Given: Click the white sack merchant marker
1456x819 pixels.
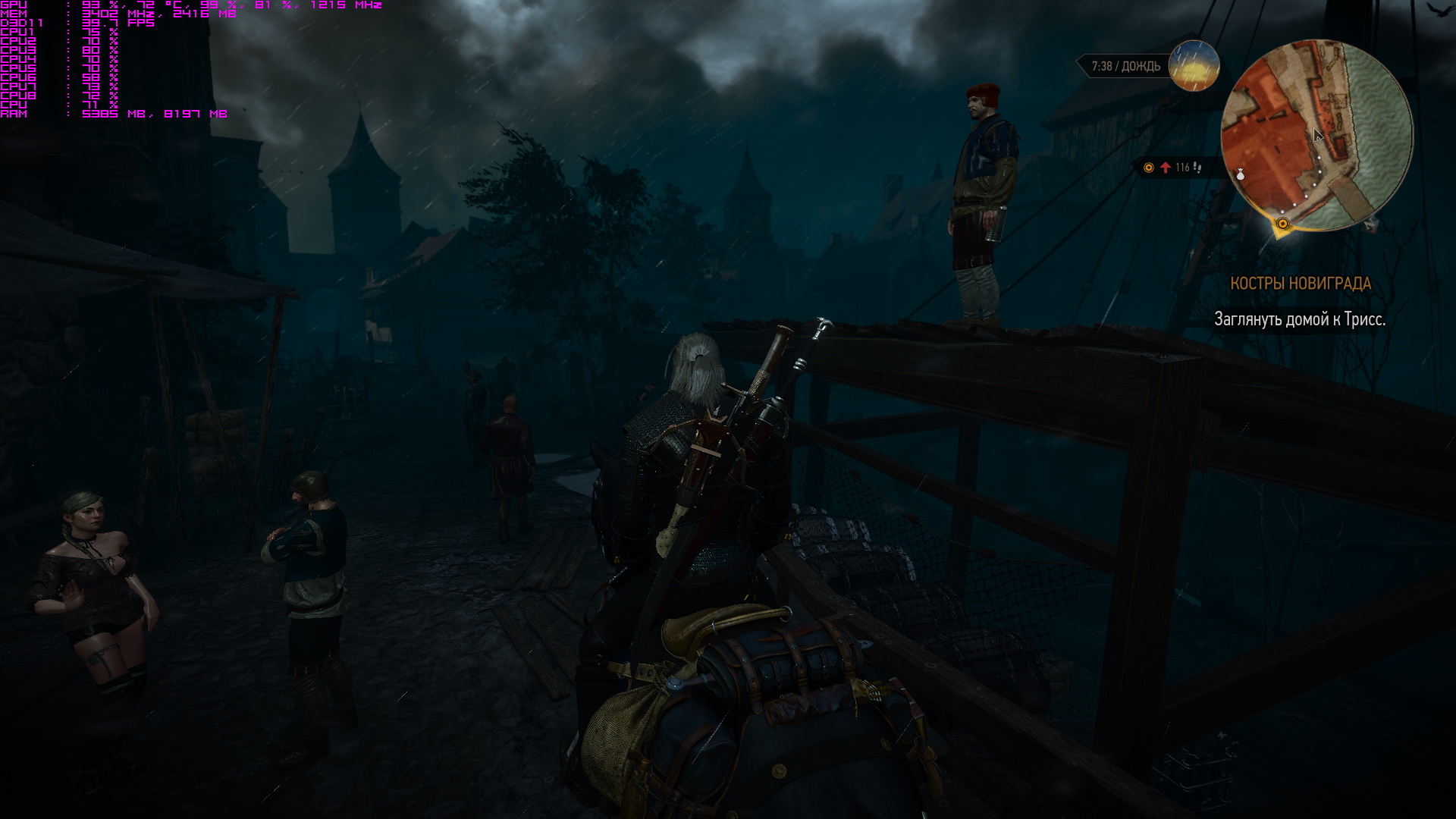Looking at the screenshot, I should 1241,174.
